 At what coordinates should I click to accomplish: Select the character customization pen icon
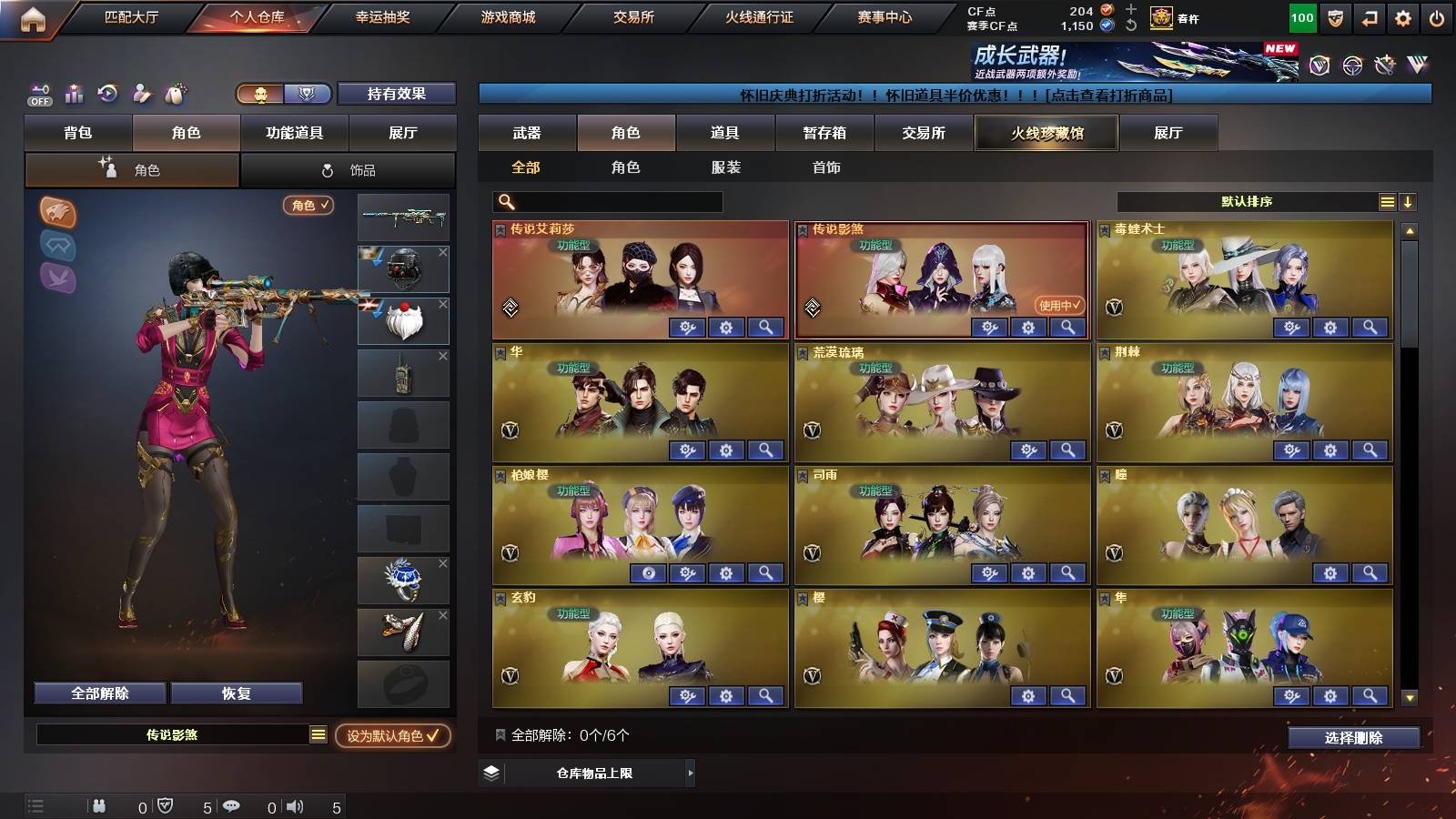pos(141,92)
